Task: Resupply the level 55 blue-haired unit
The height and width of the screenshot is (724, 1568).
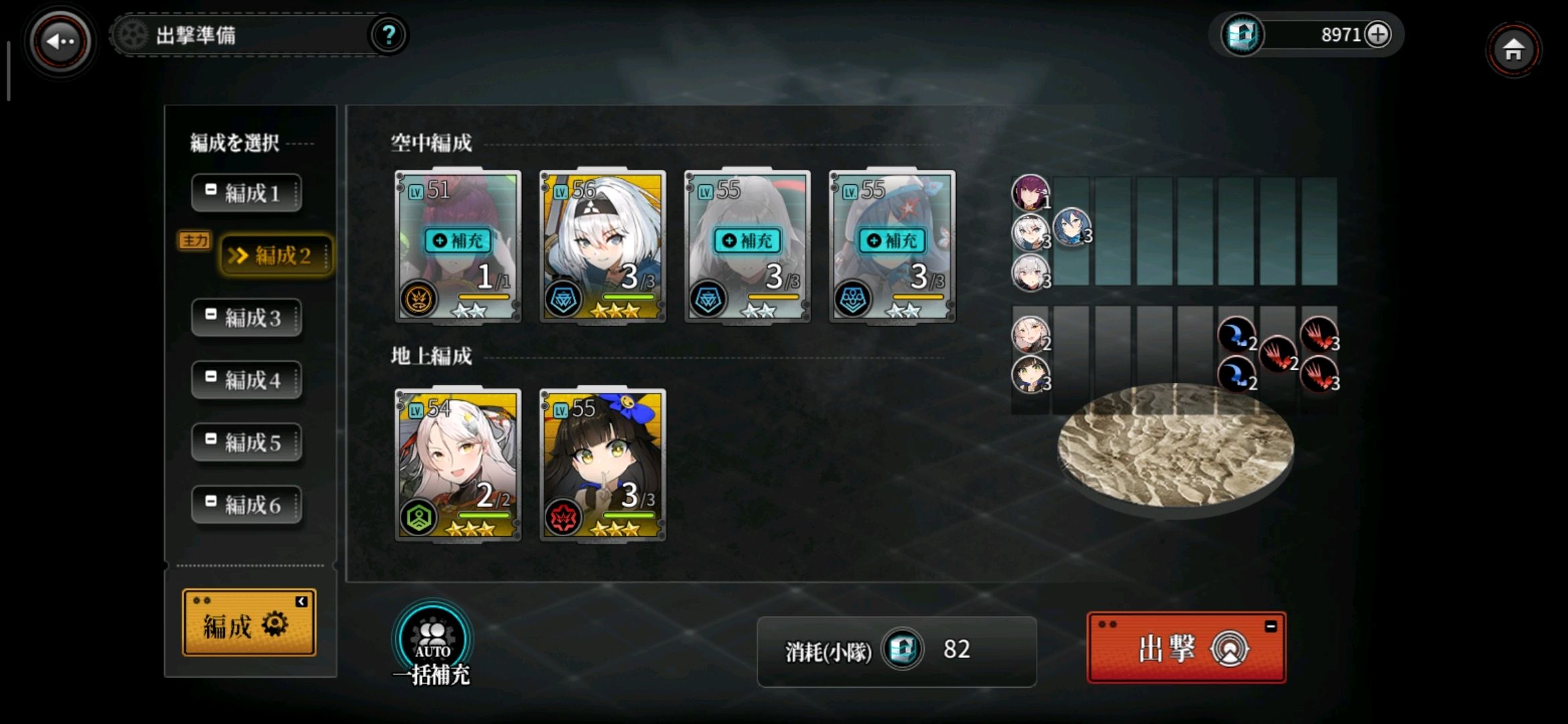Action: tap(893, 241)
